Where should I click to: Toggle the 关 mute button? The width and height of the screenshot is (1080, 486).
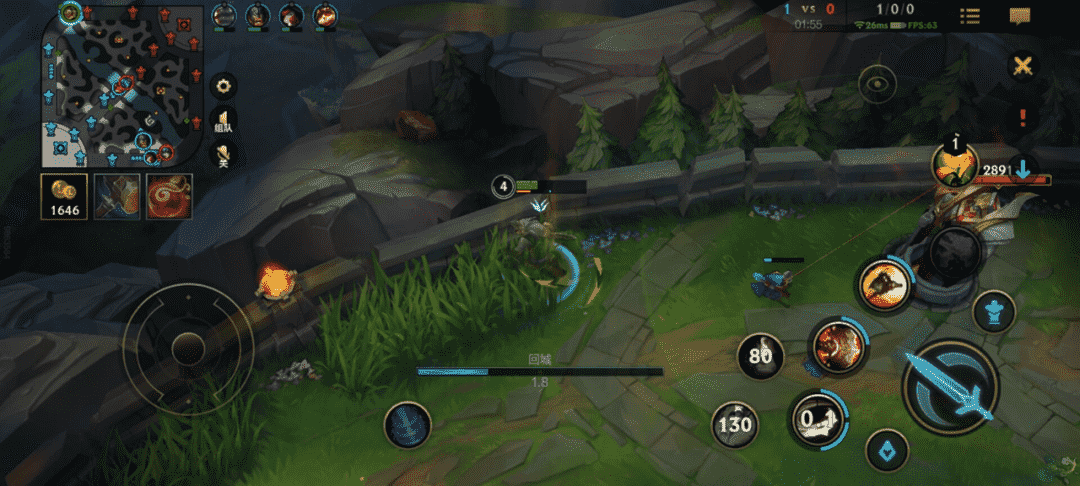(x=224, y=154)
